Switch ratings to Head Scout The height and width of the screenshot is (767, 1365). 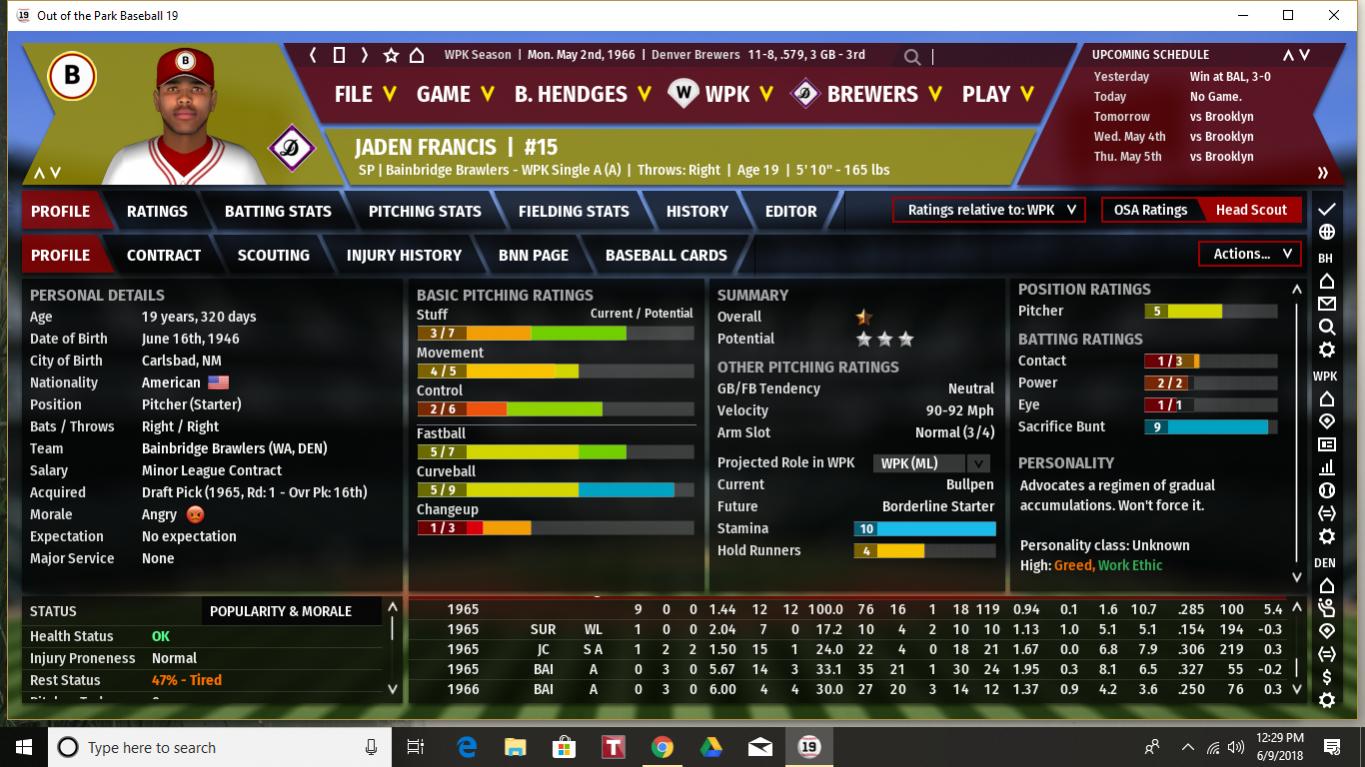[1251, 210]
